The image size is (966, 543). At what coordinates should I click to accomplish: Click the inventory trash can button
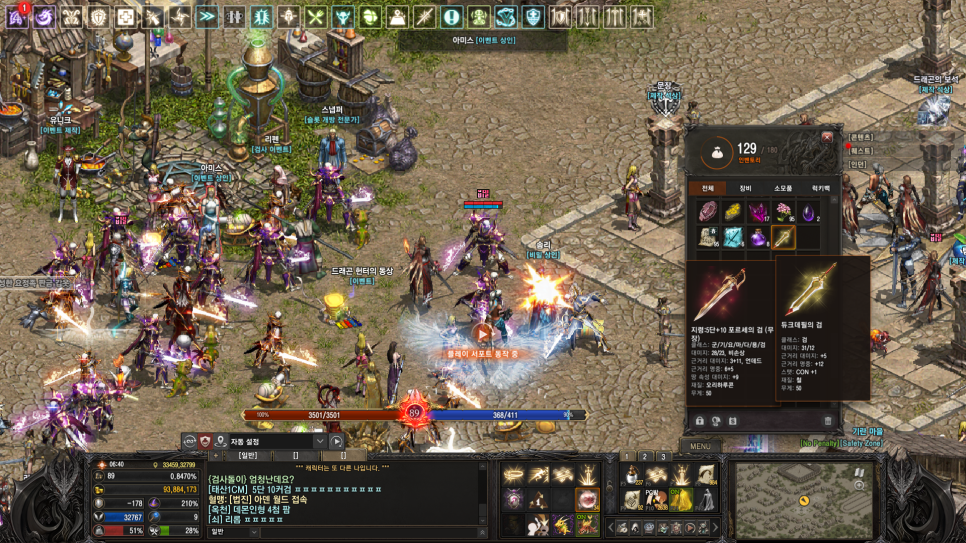(827, 421)
